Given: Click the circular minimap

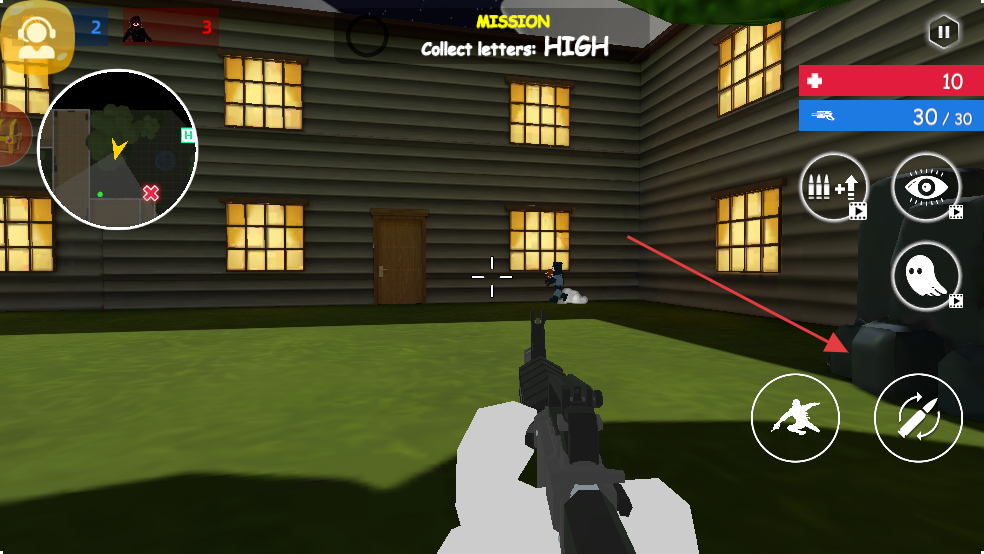Looking at the screenshot, I should pyautogui.click(x=118, y=149).
